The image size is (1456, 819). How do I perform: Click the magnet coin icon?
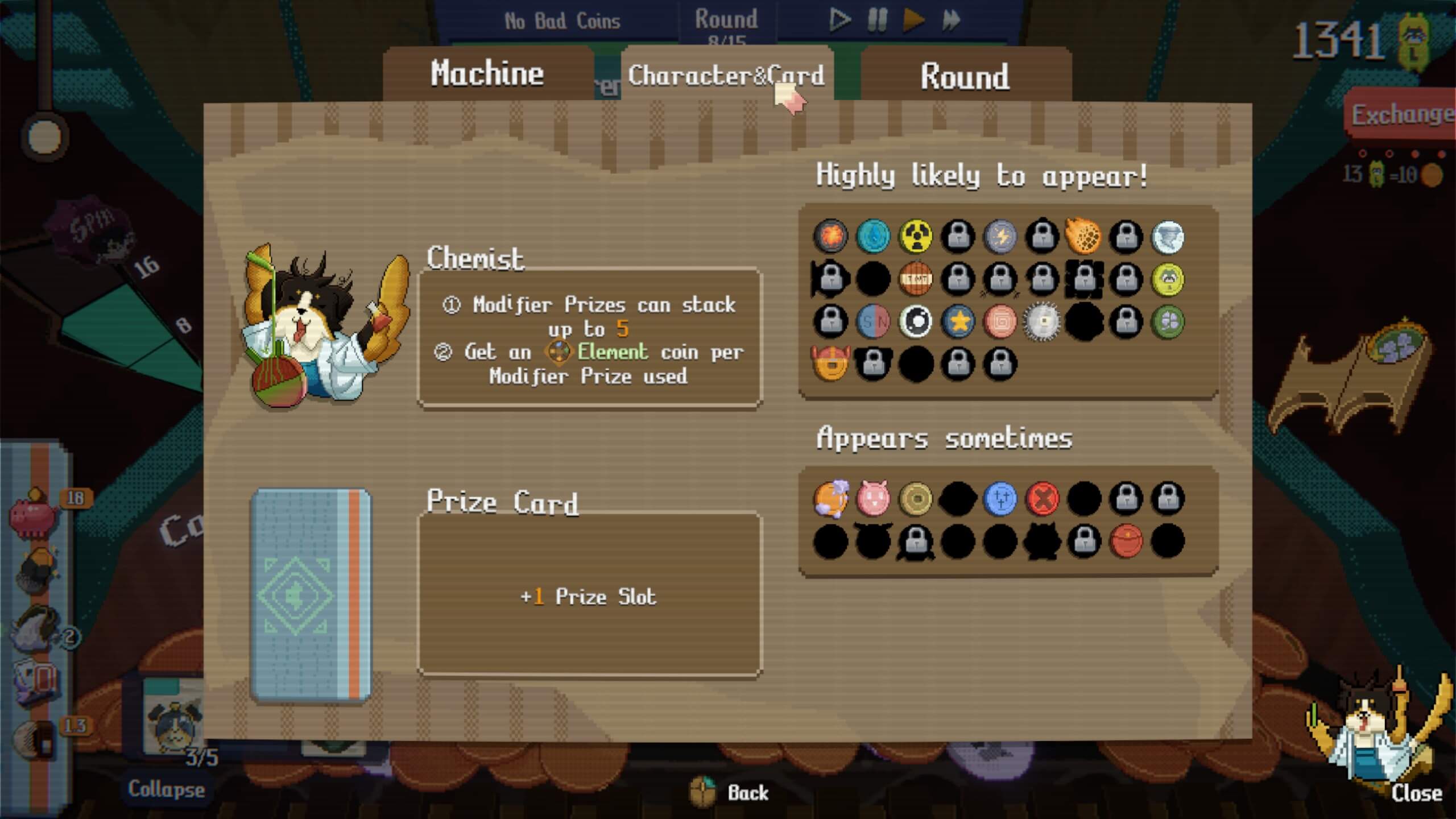click(873, 321)
